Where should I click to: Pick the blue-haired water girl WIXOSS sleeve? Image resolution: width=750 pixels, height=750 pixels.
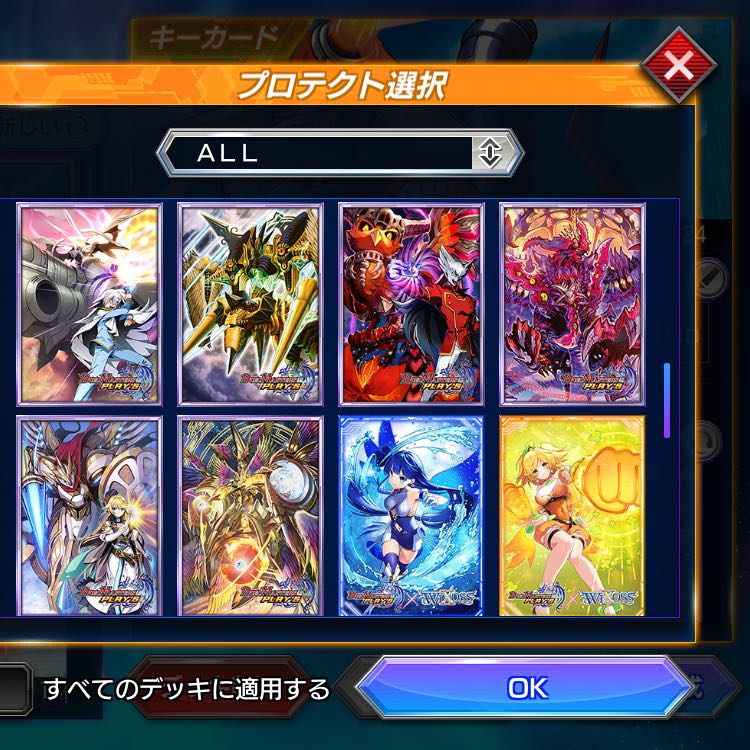411,514
